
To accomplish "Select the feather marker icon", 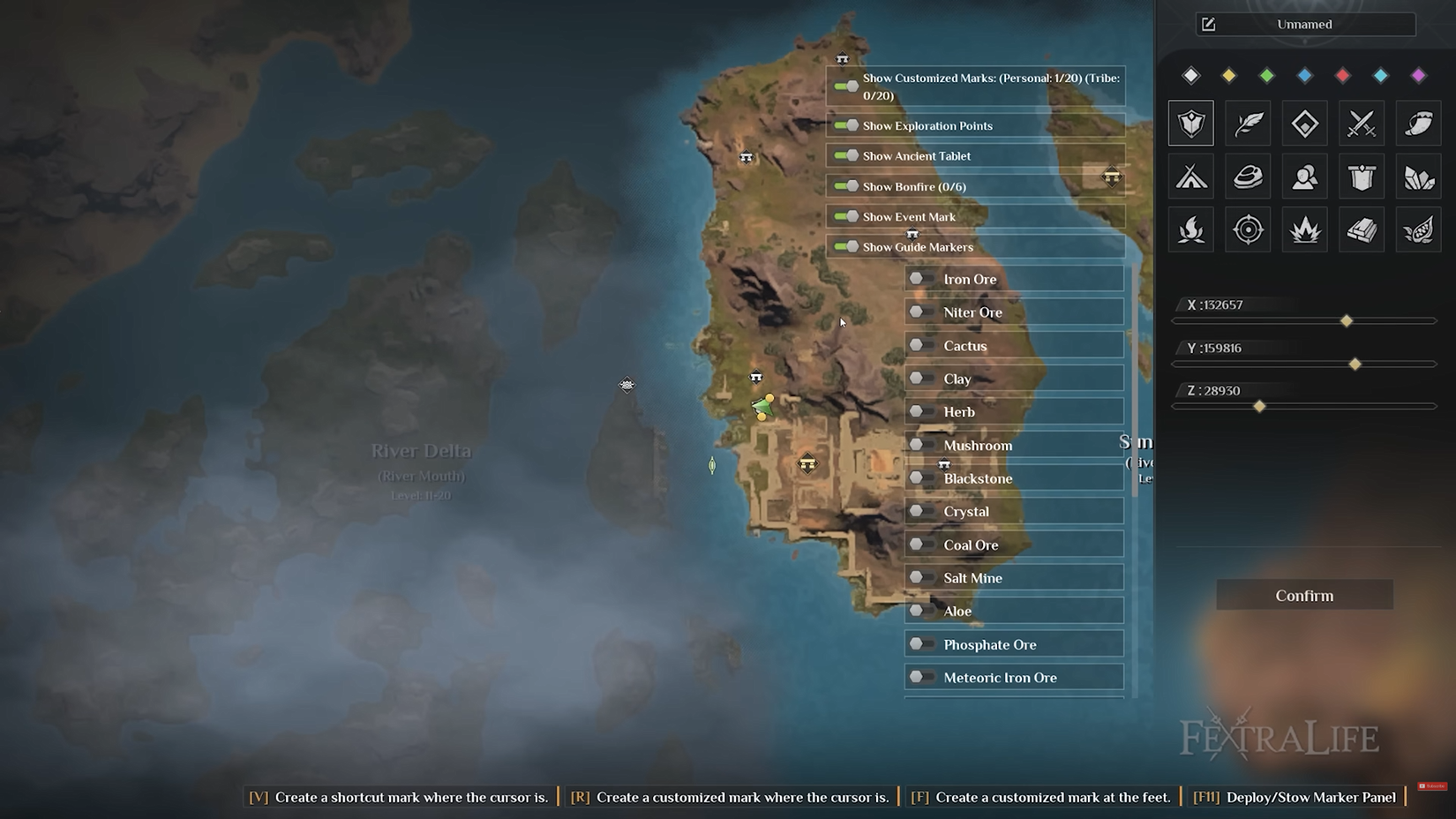I will [1248, 123].
